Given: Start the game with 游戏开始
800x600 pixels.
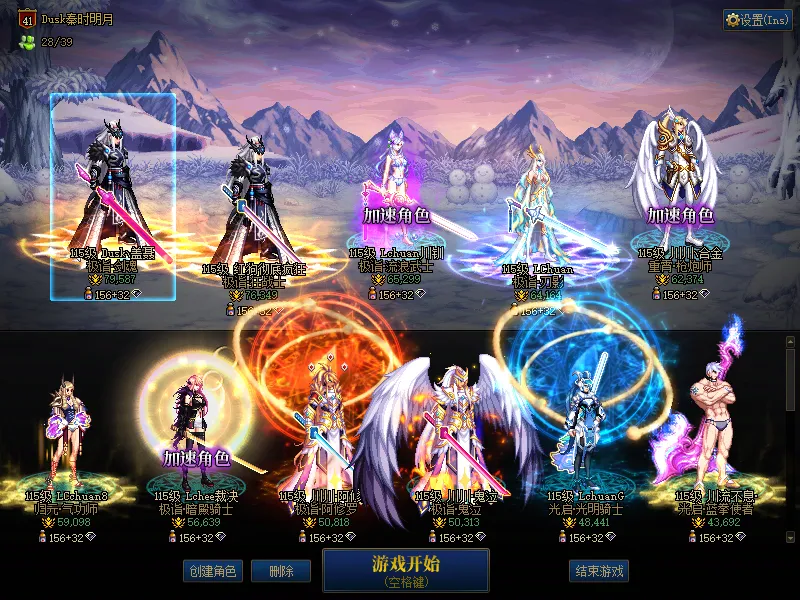Looking at the screenshot, I should click(x=405, y=570).
